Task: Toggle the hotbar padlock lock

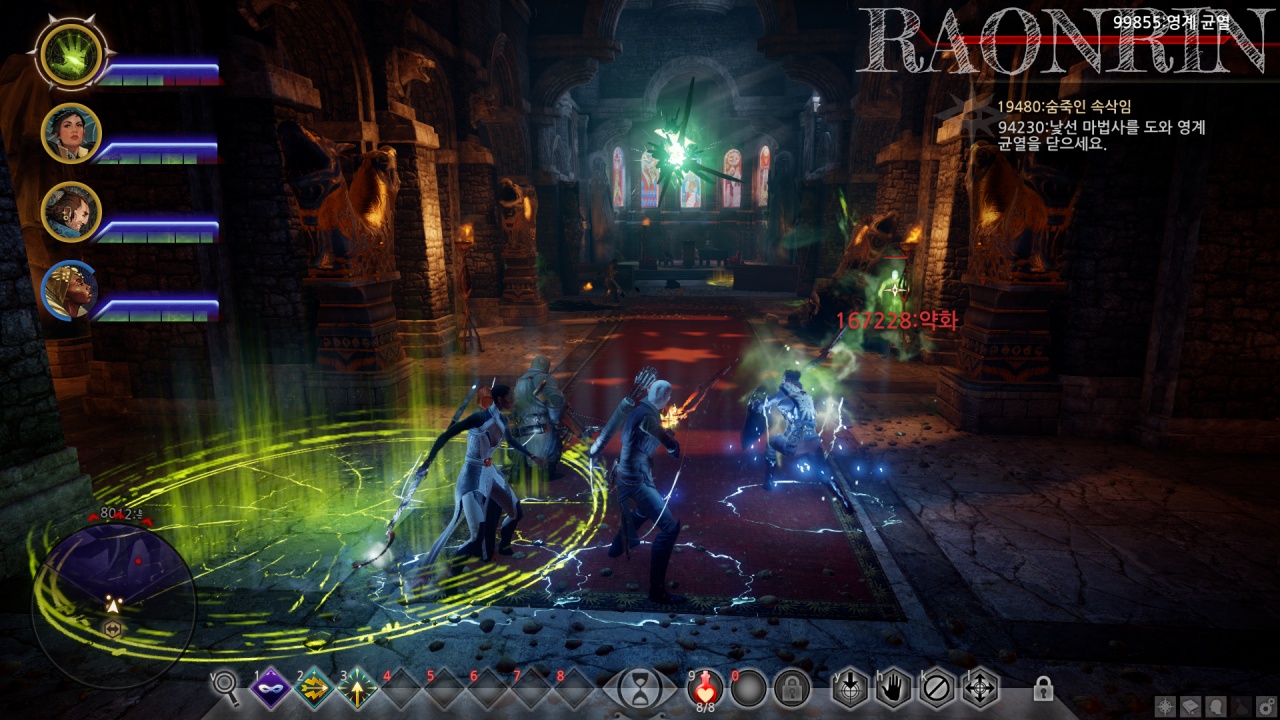Action: (1043, 688)
